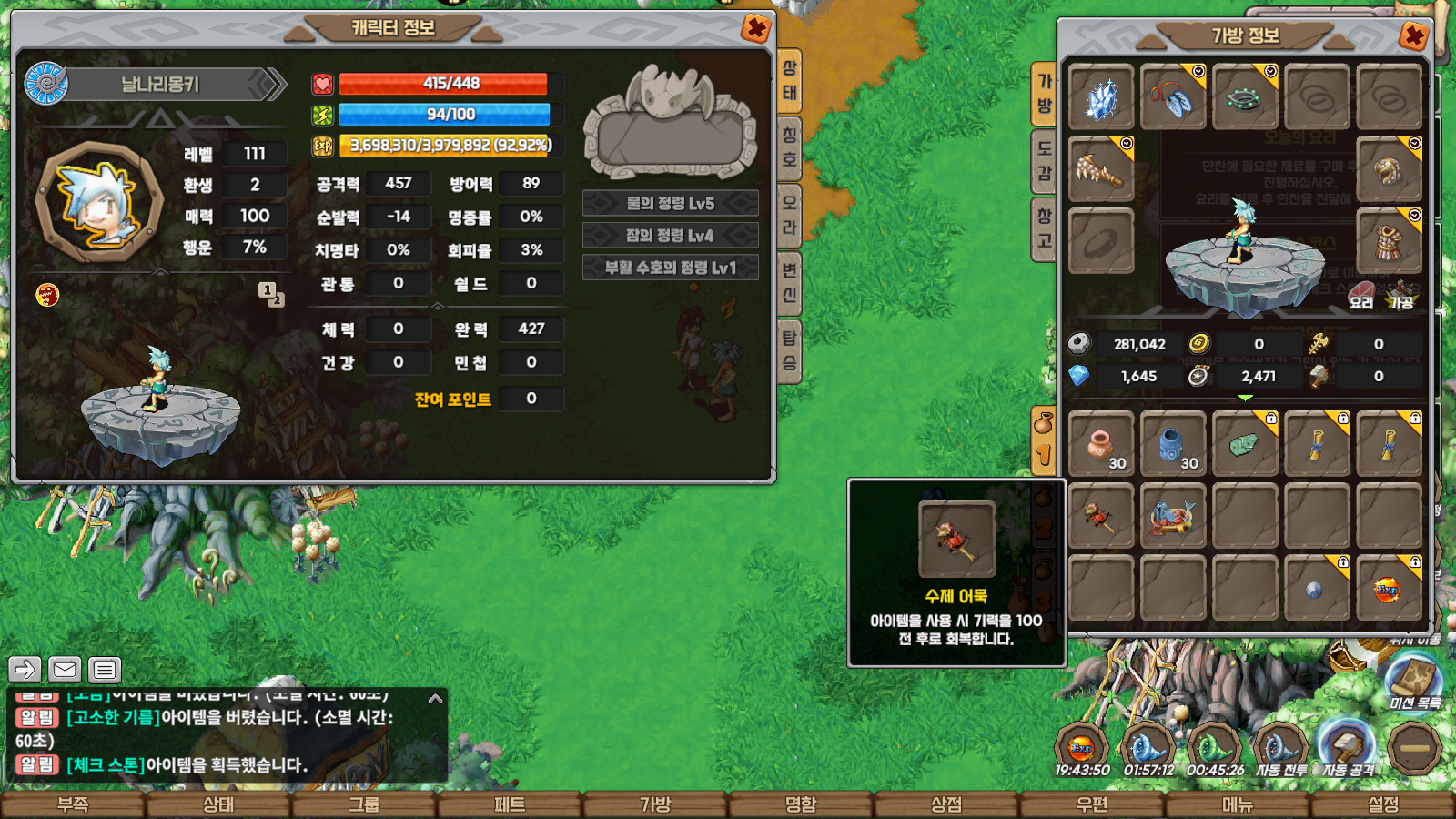This screenshot has height=819, width=1456.
Task: Open the 우편 mail menu
Action: click(1092, 805)
